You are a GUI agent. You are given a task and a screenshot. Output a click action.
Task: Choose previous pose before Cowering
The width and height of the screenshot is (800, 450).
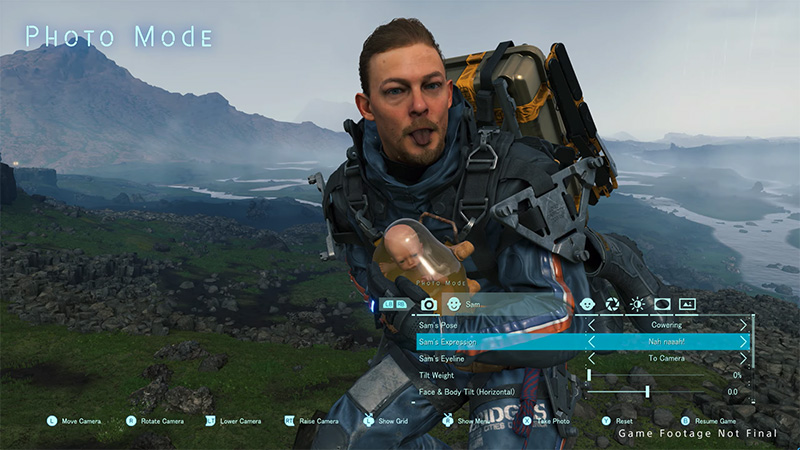pos(591,325)
